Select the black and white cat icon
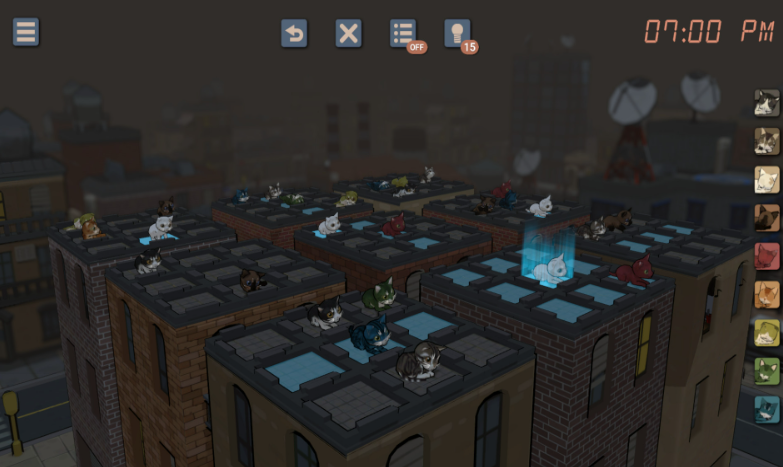This screenshot has height=467, width=783. click(x=766, y=103)
